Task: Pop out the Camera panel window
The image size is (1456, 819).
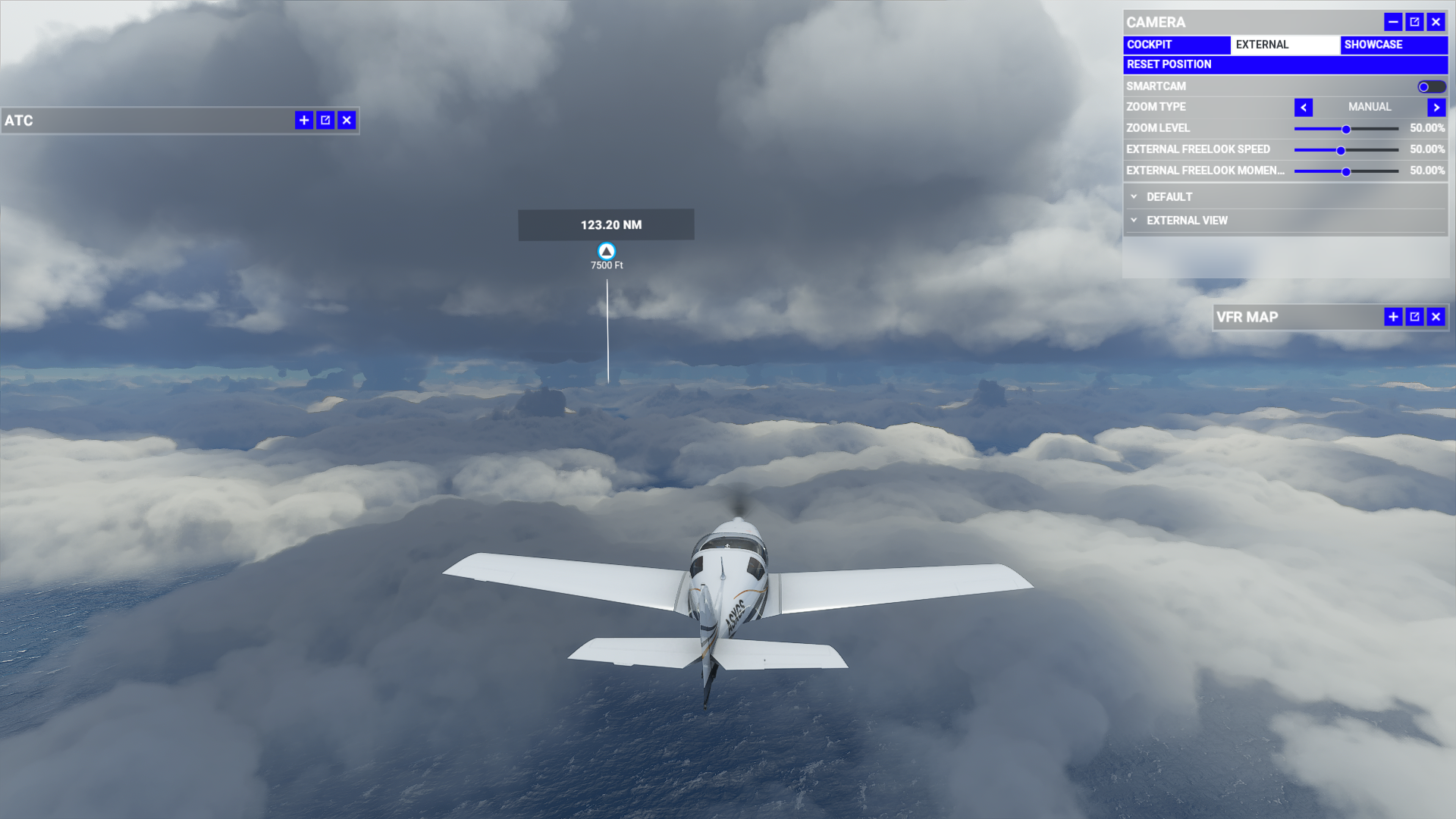Action: pyautogui.click(x=1414, y=22)
